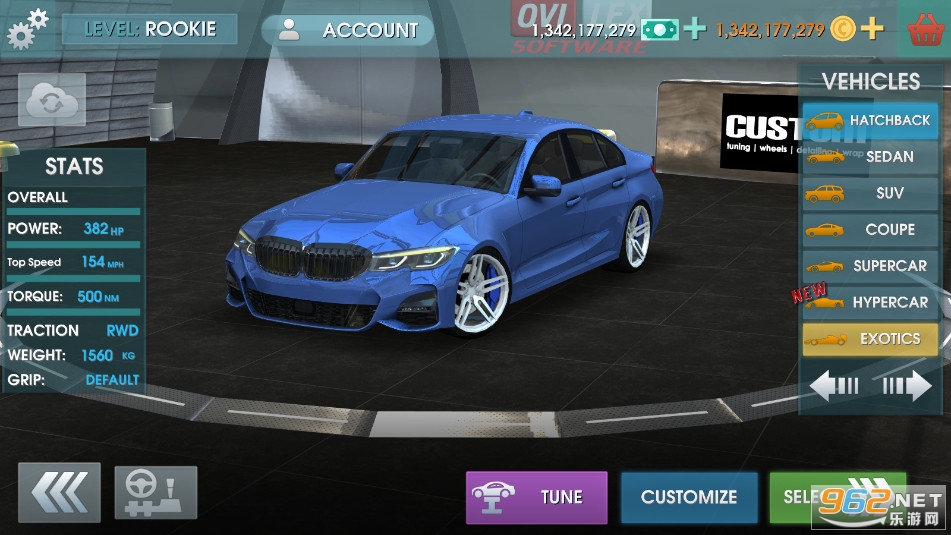The width and height of the screenshot is (951, 535).
Task: Go to the previous vehicle with left arrow
Action: (x=834, y=386)
